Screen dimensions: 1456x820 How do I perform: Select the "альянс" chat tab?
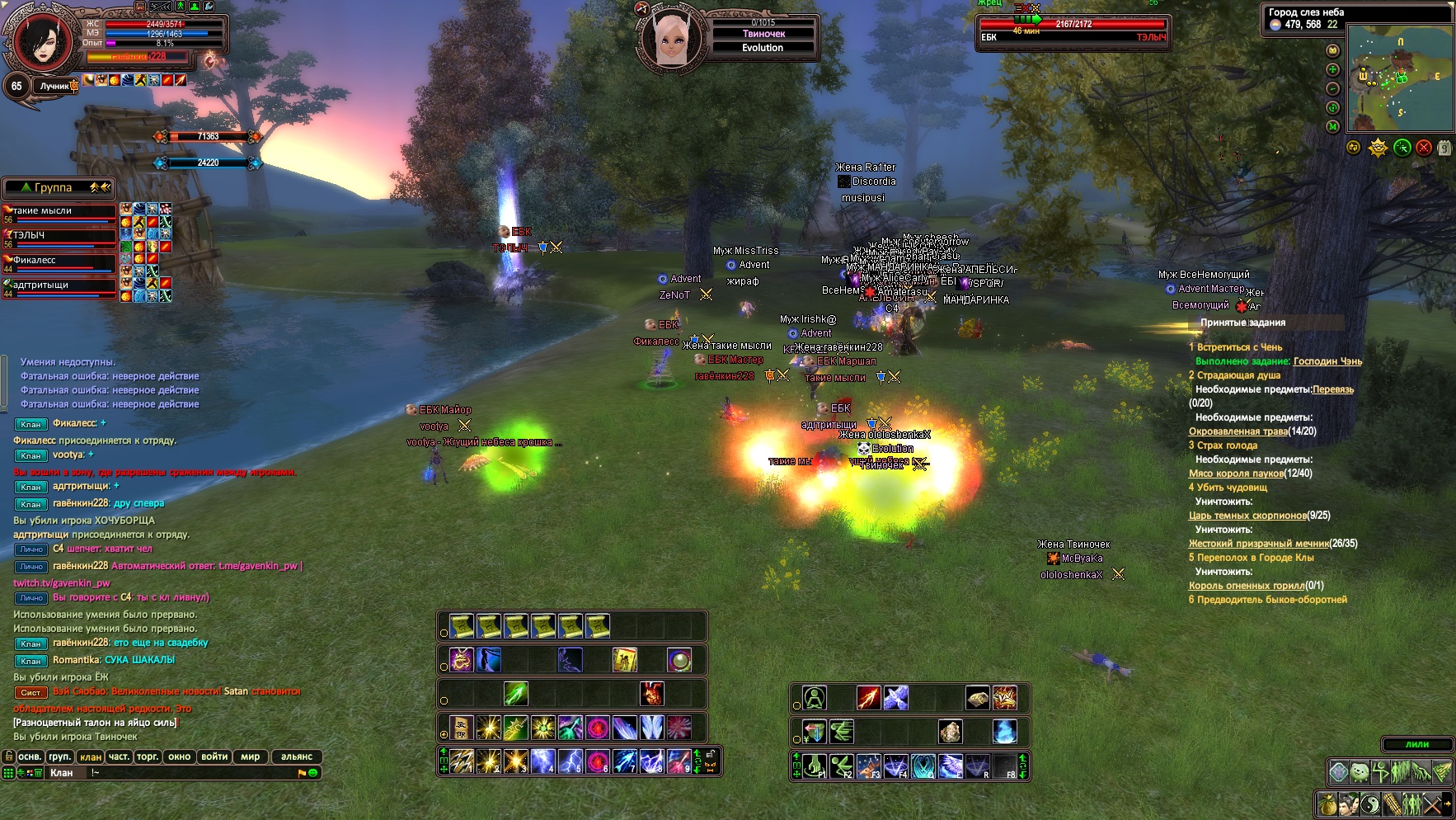(x=297, y=756)
